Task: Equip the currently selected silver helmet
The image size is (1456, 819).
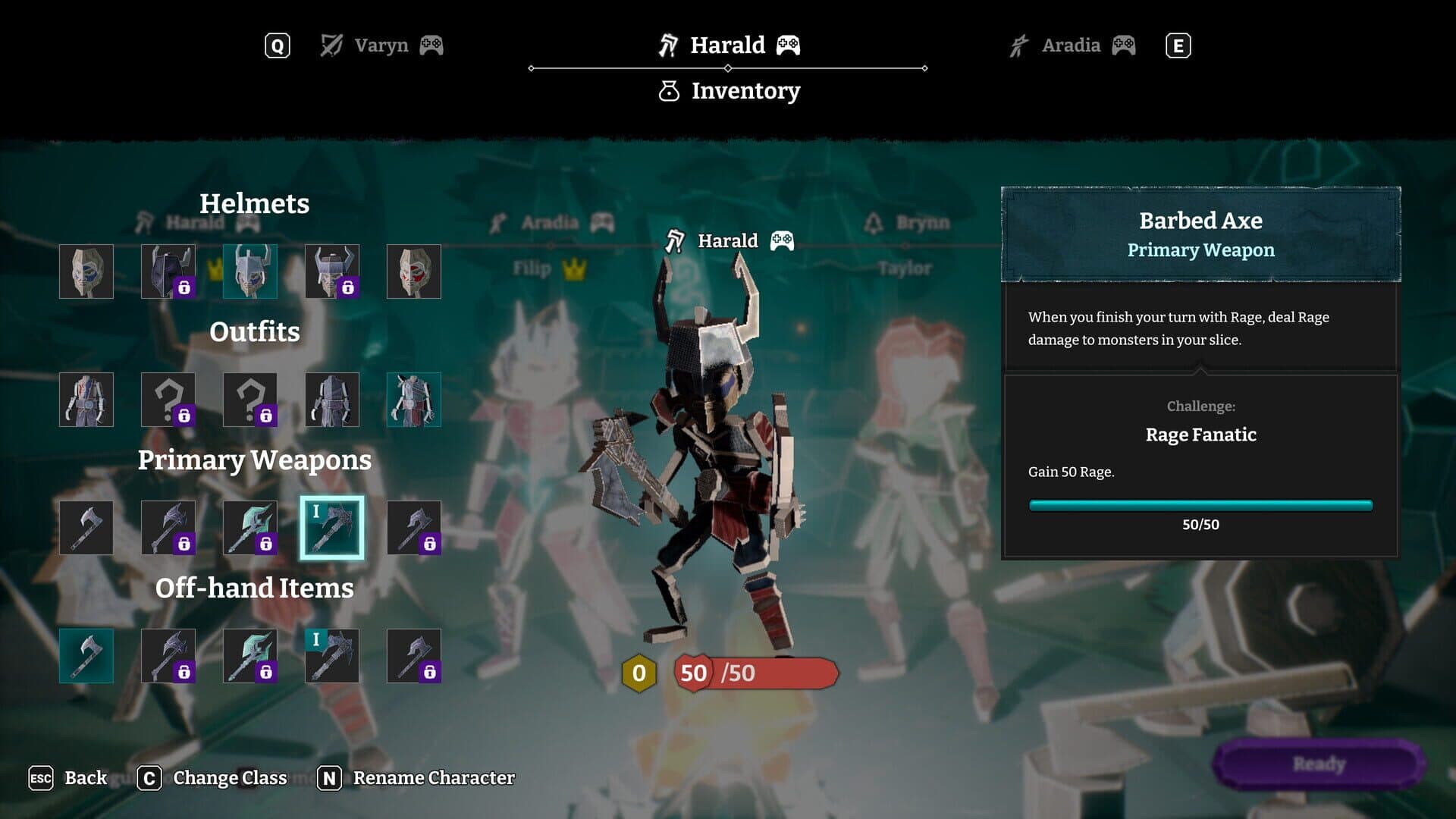Action: [x=250, y=271]
